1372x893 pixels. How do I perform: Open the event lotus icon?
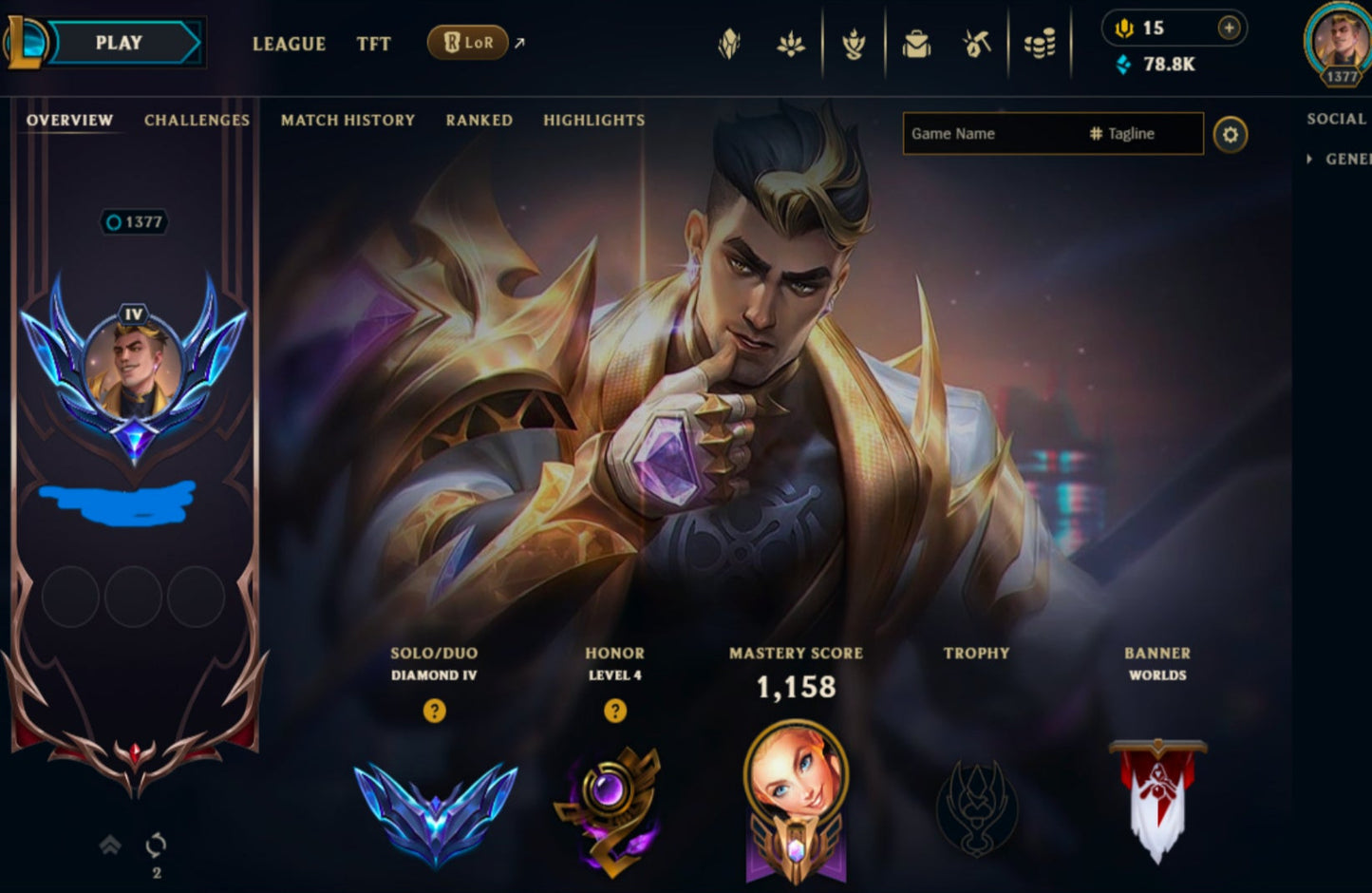click(791, 42)
